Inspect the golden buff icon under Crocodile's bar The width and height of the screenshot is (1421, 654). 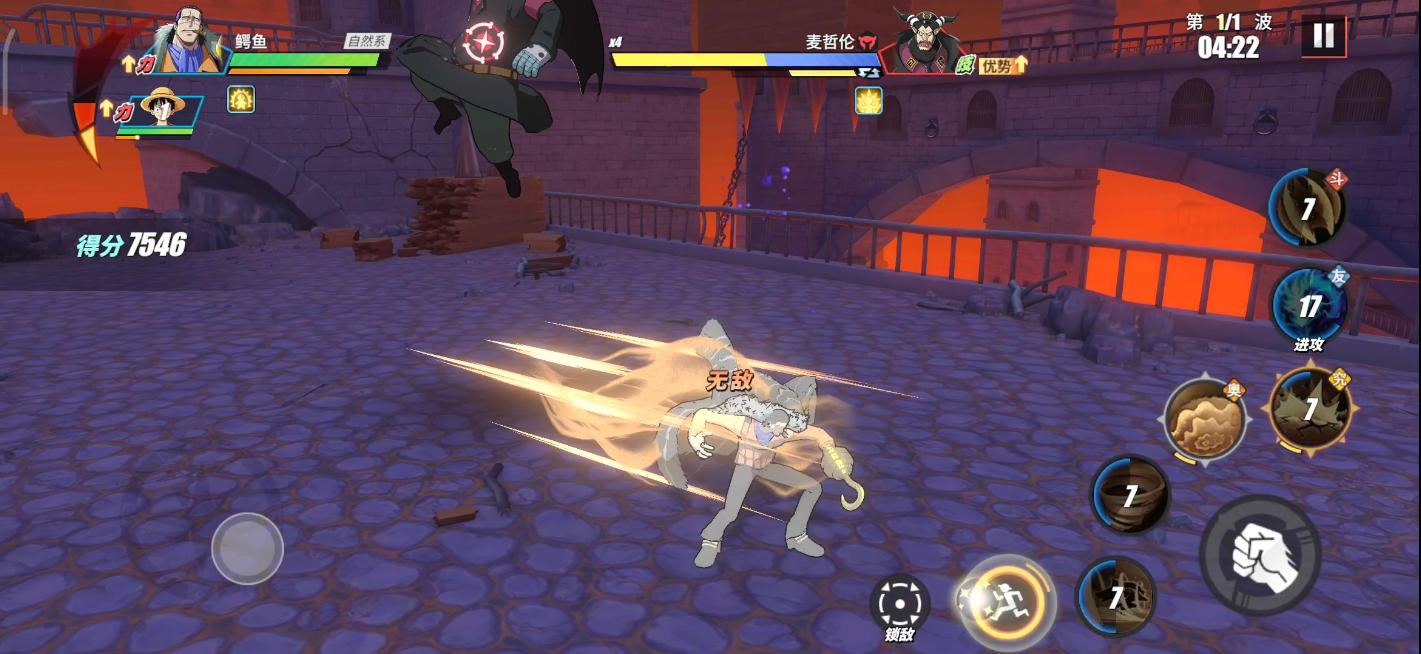[241, 99]
